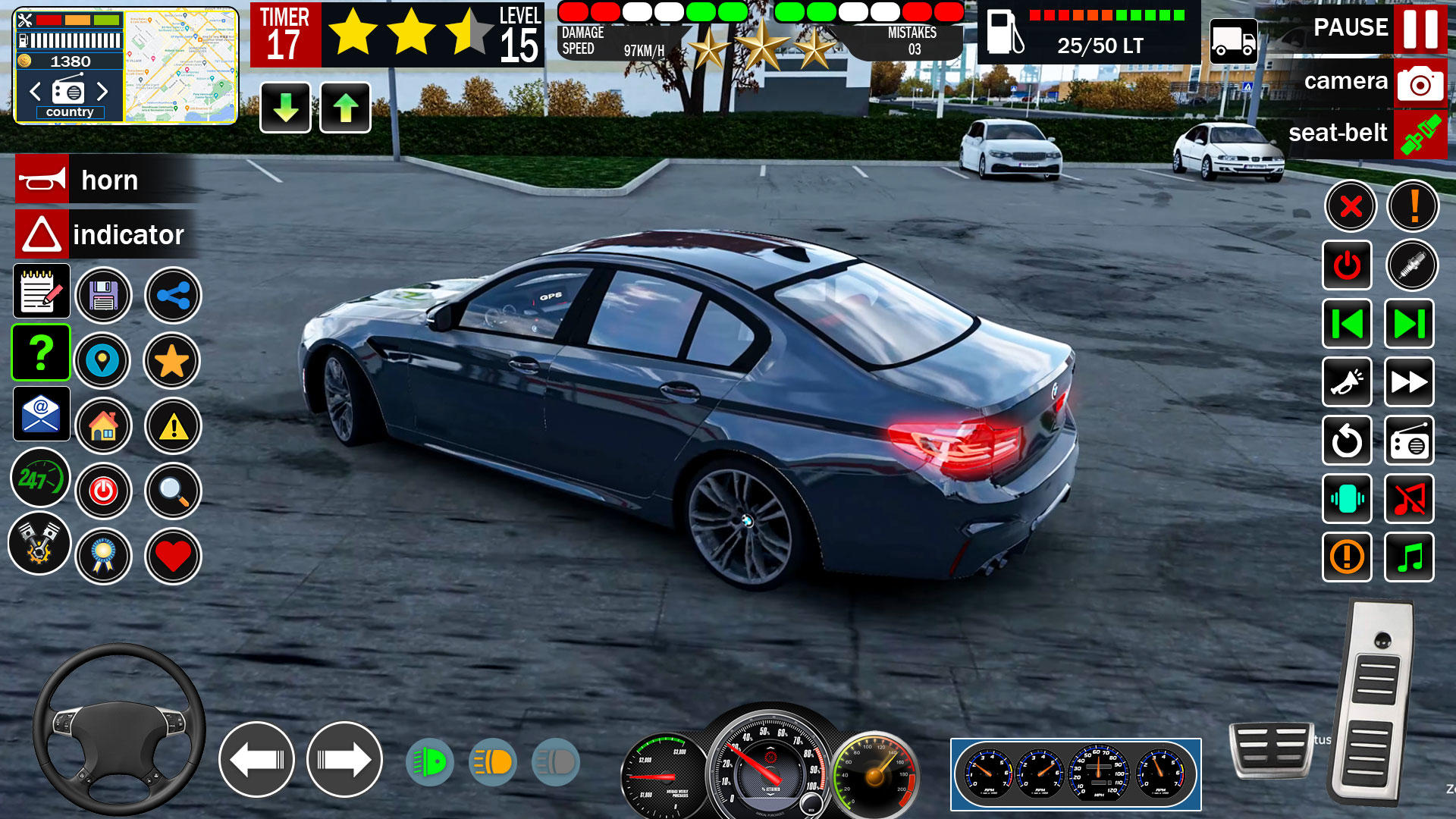This screenshot has width=1456, height=819.
Task: Mute the music with the red note icon
Action: (1409, 500)
